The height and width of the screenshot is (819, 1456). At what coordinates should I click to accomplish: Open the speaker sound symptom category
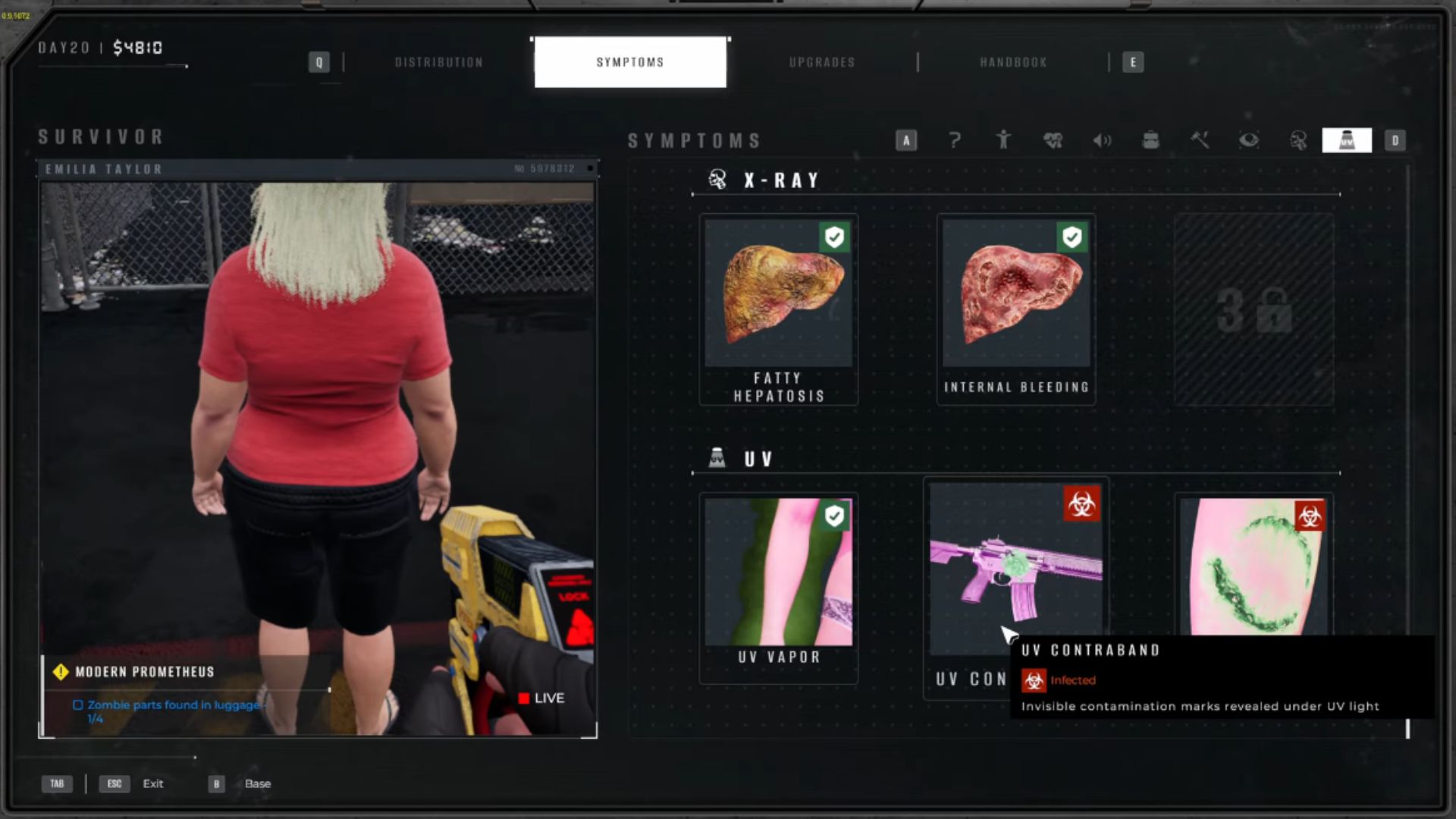[1102, 140]
